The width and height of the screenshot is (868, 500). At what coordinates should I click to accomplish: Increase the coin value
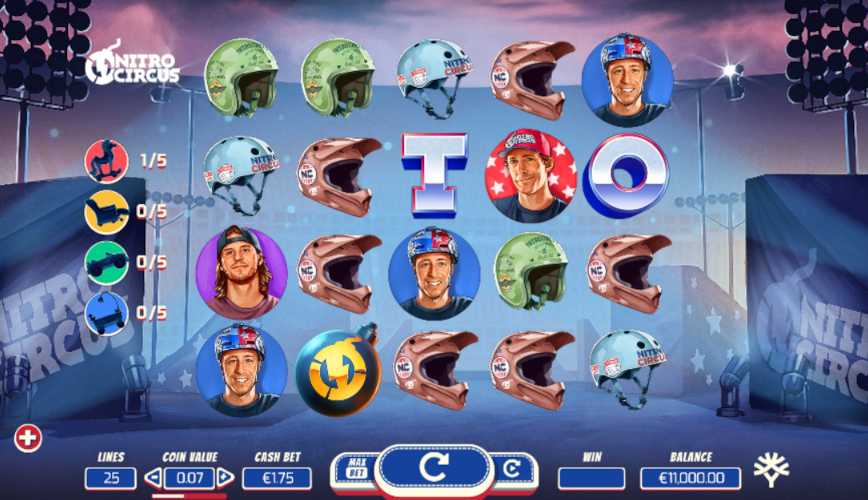[x=225, y=478]
